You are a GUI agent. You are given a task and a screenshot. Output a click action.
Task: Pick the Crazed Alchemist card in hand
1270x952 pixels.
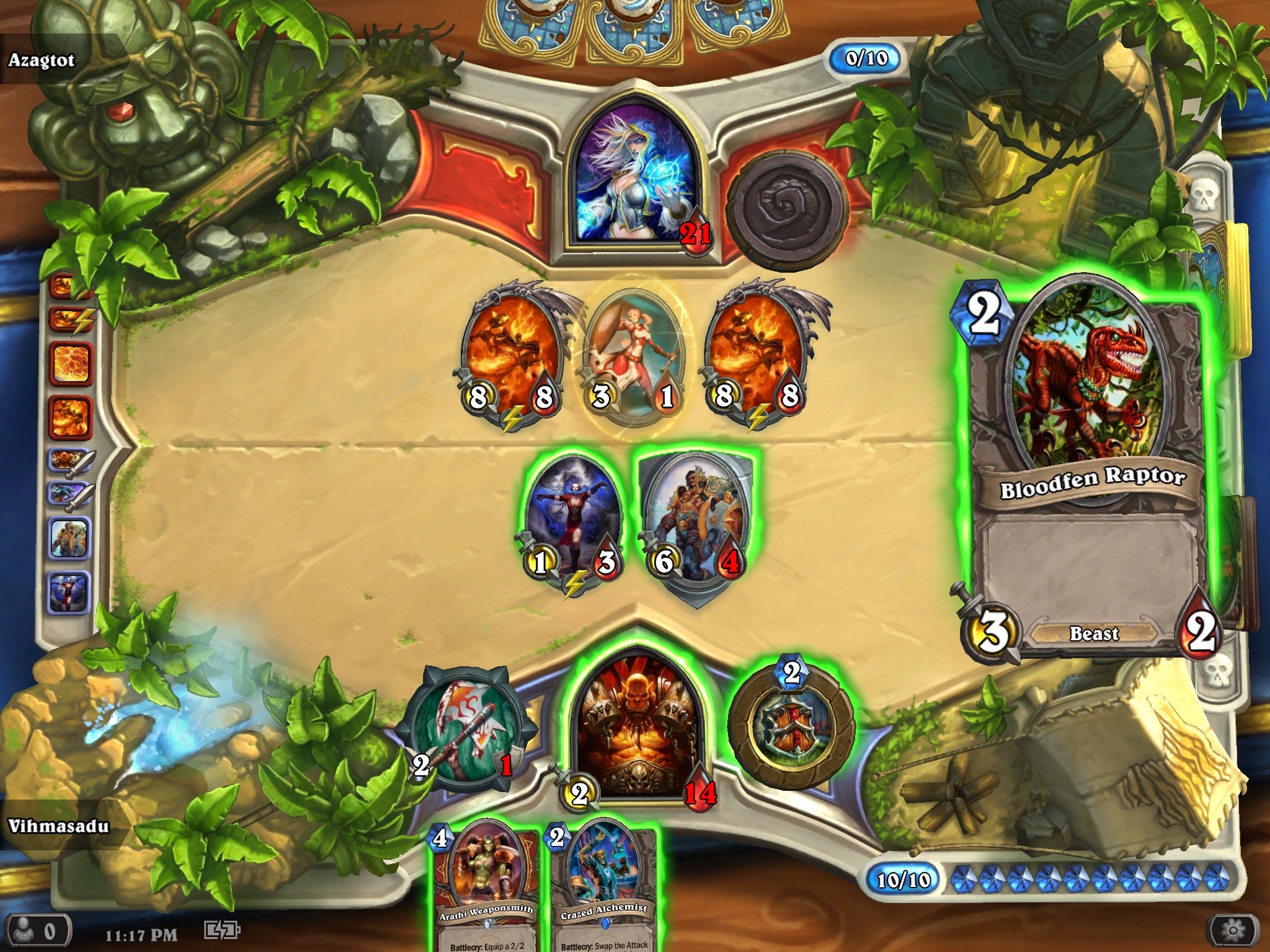point(603,886)
